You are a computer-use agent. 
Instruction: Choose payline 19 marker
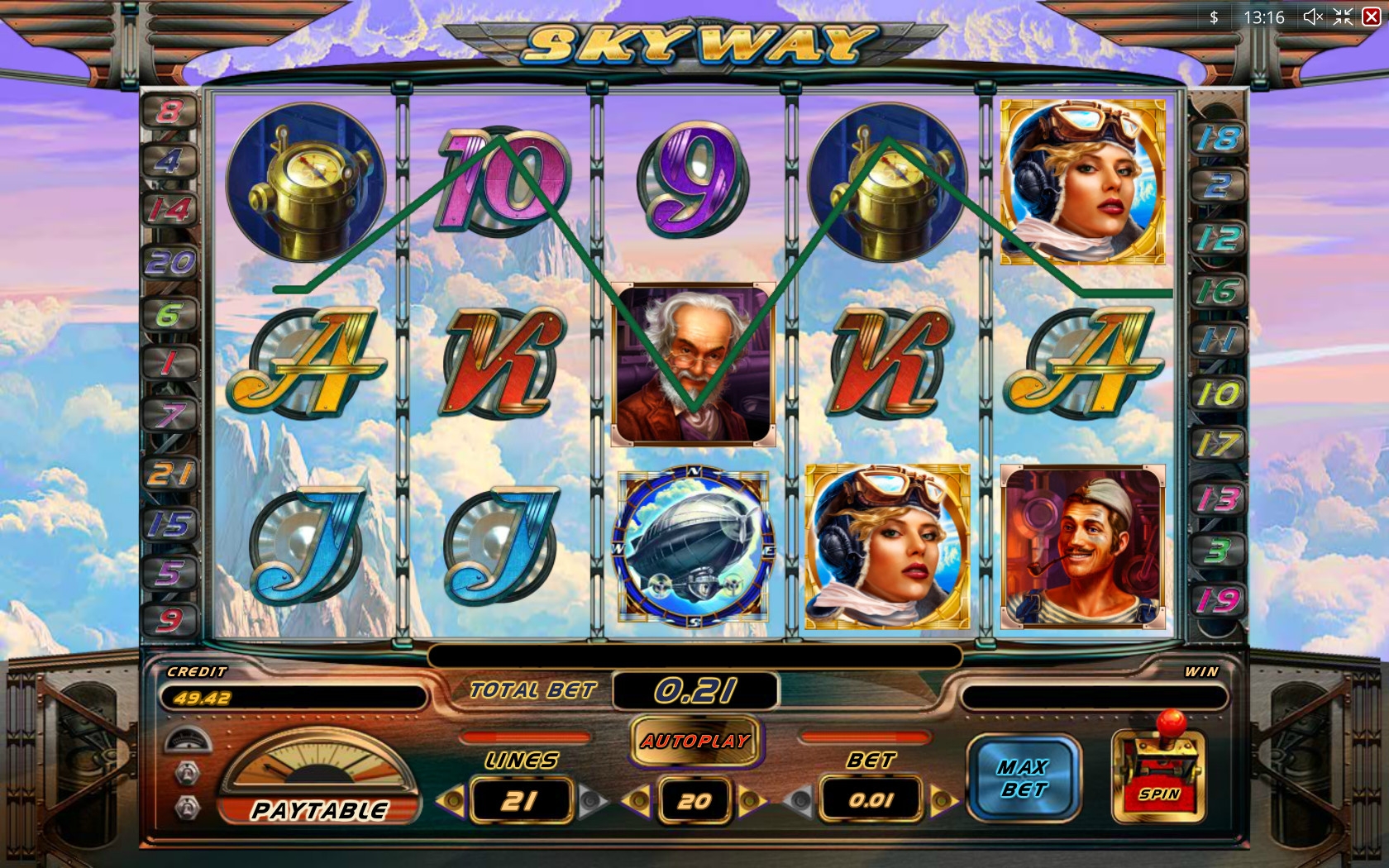tap(1219, 599)
